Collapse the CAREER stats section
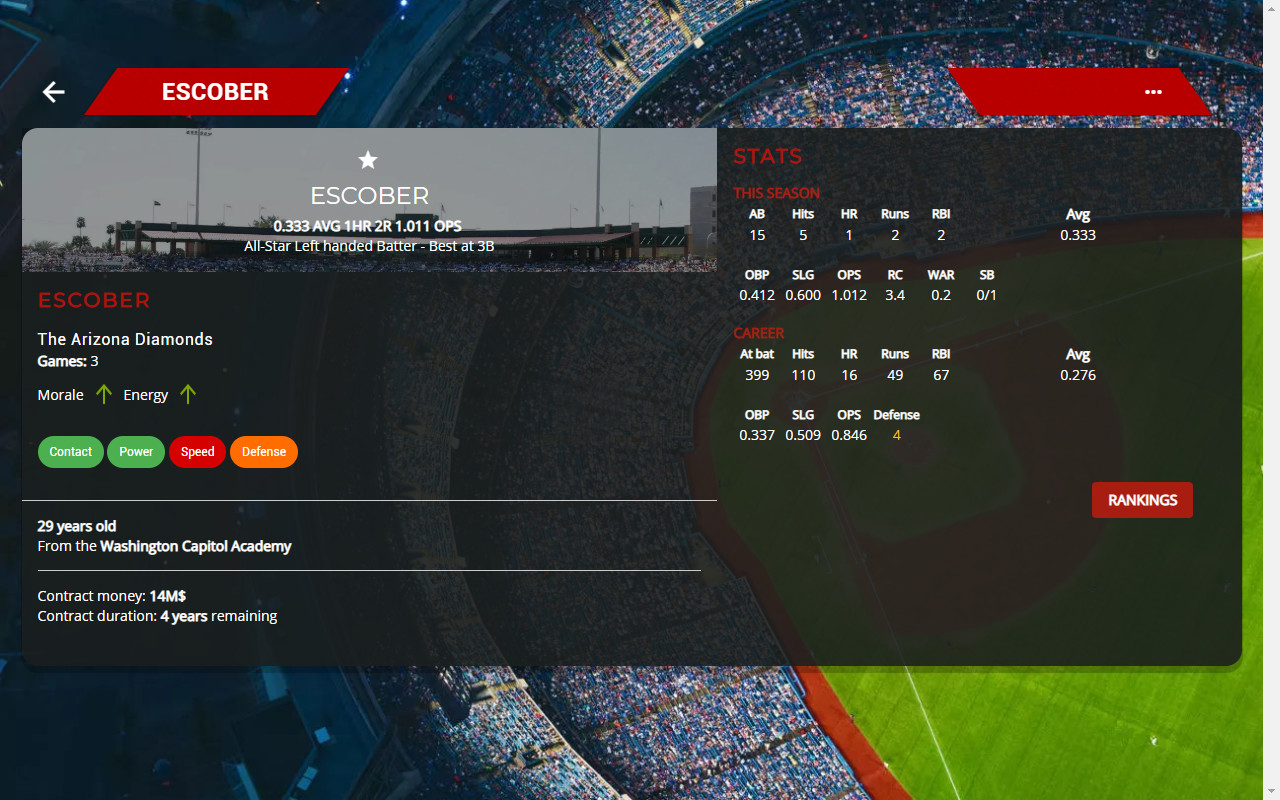This screenshot has width=1280, height=800. pyautogui.click(x=759, y=333)
